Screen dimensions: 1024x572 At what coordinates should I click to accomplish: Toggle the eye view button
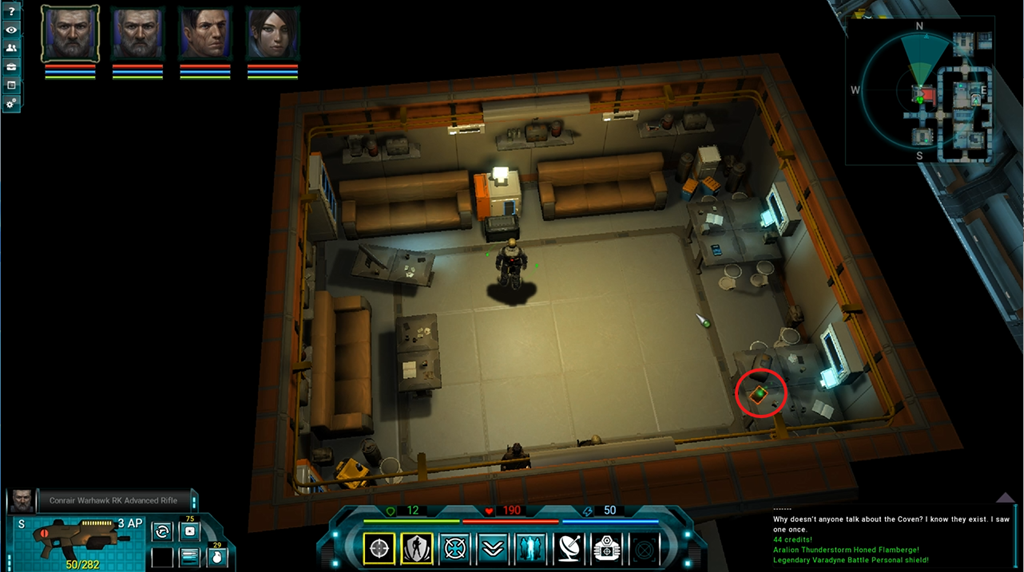pyautogui.click(x=11, y=30)
